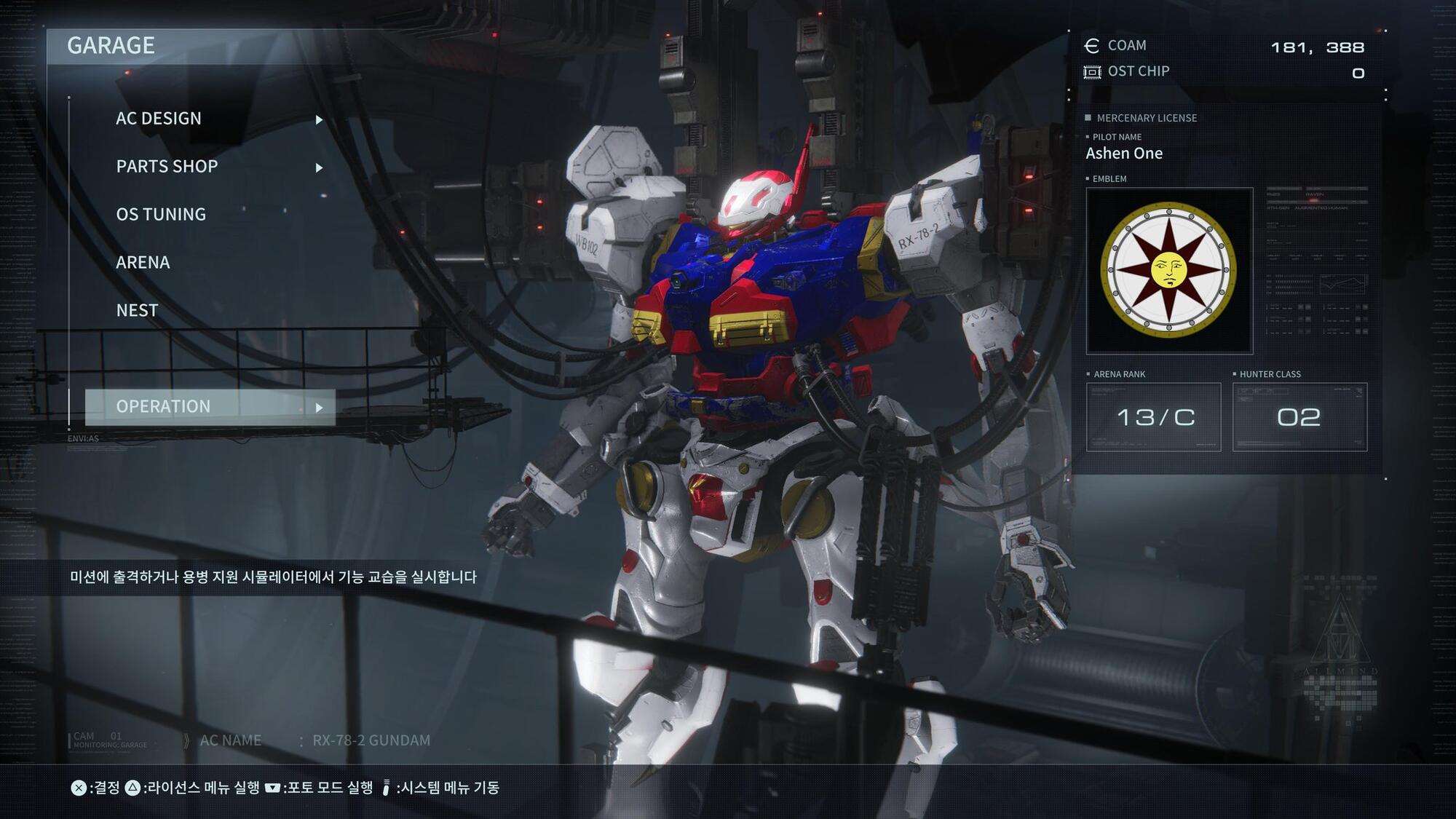Screen dimensions: 1456x819
Task: Select the Hunter Class 02 panel
Action: [1299, 417]
